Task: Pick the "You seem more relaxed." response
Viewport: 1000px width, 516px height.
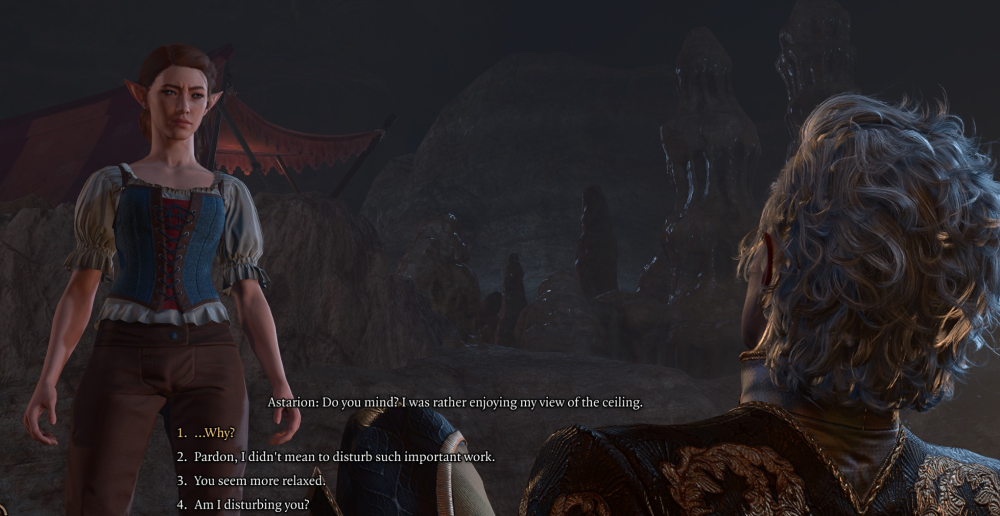Action: 259,481
